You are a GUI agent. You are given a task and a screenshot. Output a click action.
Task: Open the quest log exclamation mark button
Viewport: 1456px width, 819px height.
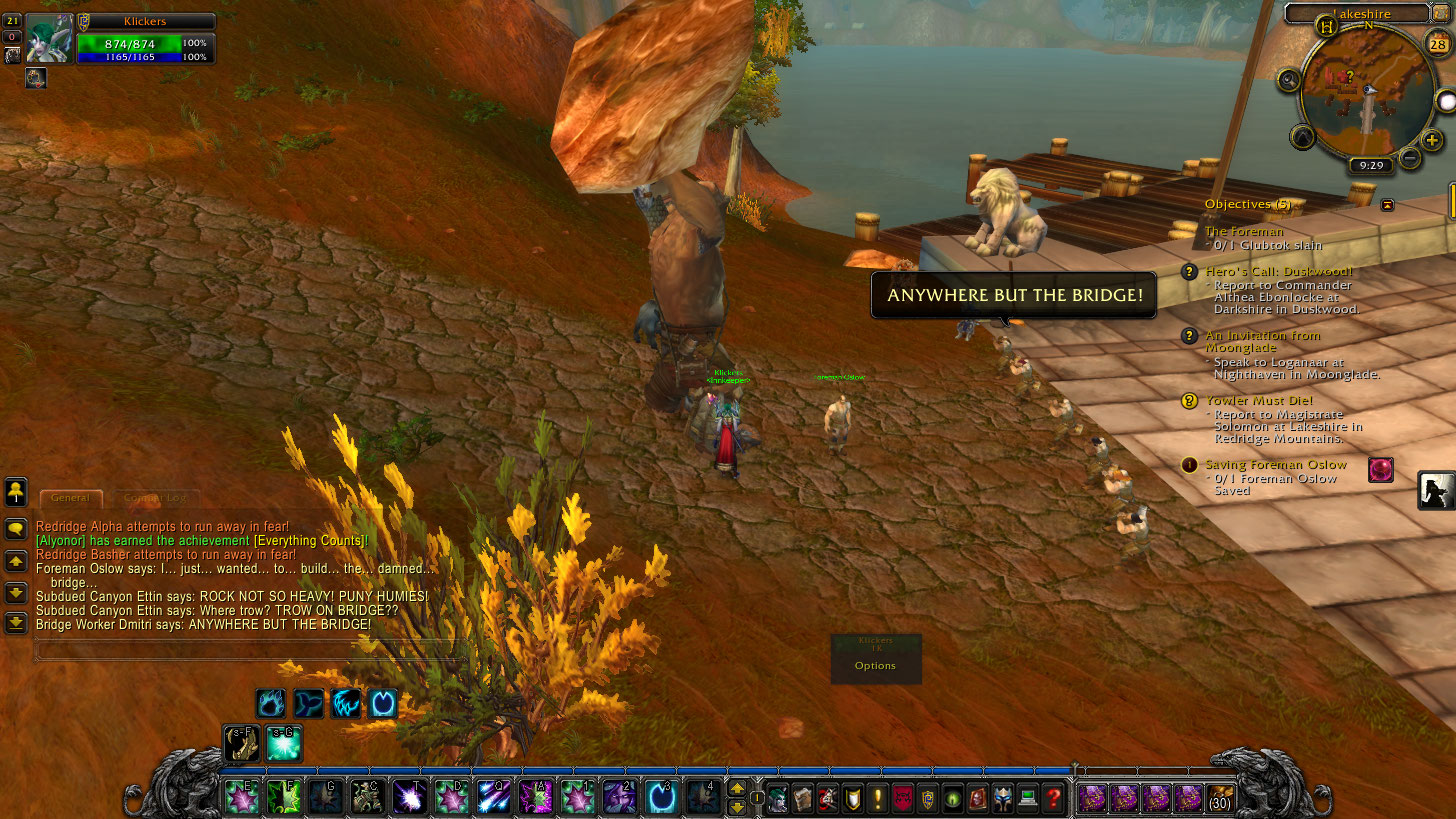[x=879, y=798]
